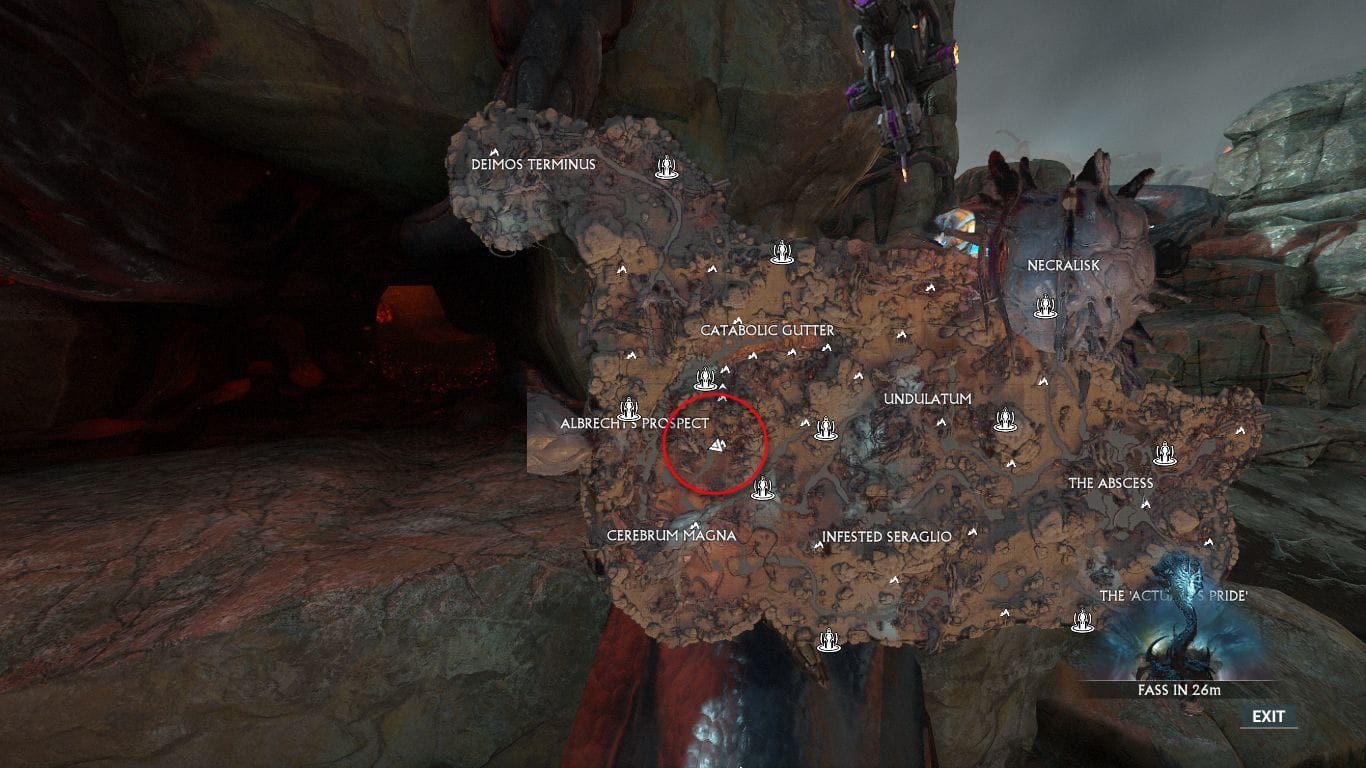Select the fishing marker near Undulatum
This screenshot has height=768, width=1366.
pyautogui.click(x=1006, y=420)
